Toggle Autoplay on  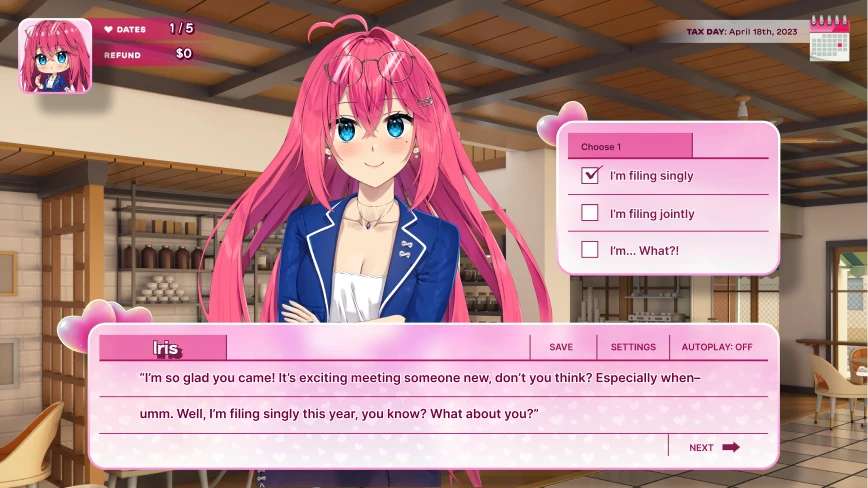coord(717,347)
